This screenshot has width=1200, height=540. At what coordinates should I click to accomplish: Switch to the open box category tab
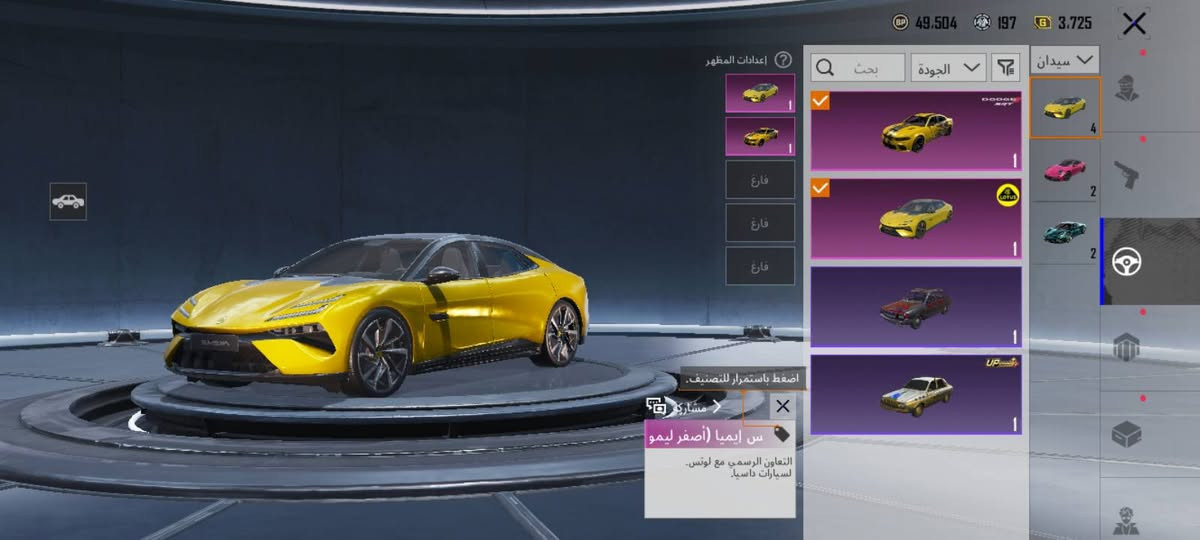[1128, 433]
